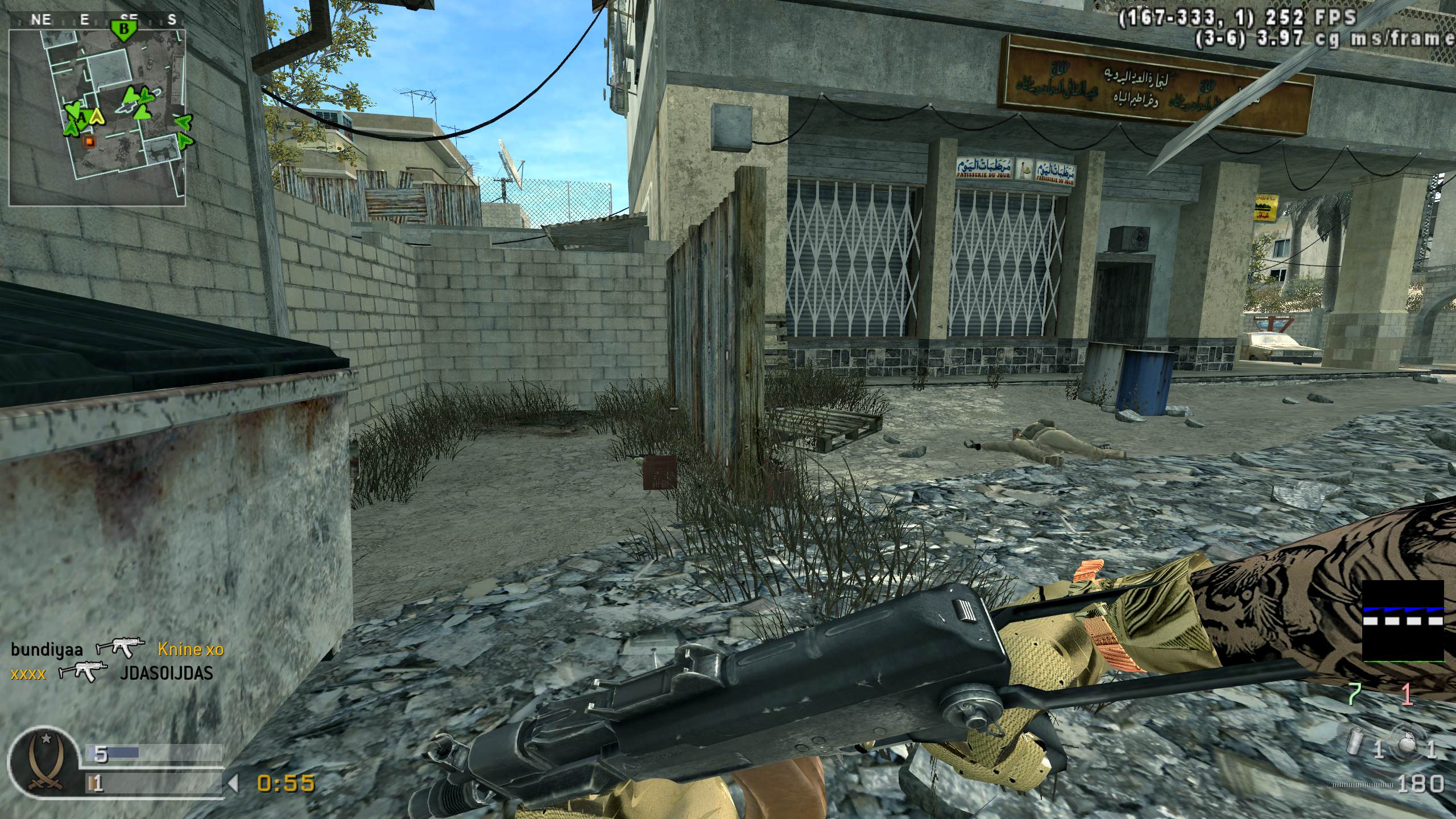The width and height of the screenshot is (1456, 819).
Task: Select the A objective marker on the minimap
Action: 82,118
